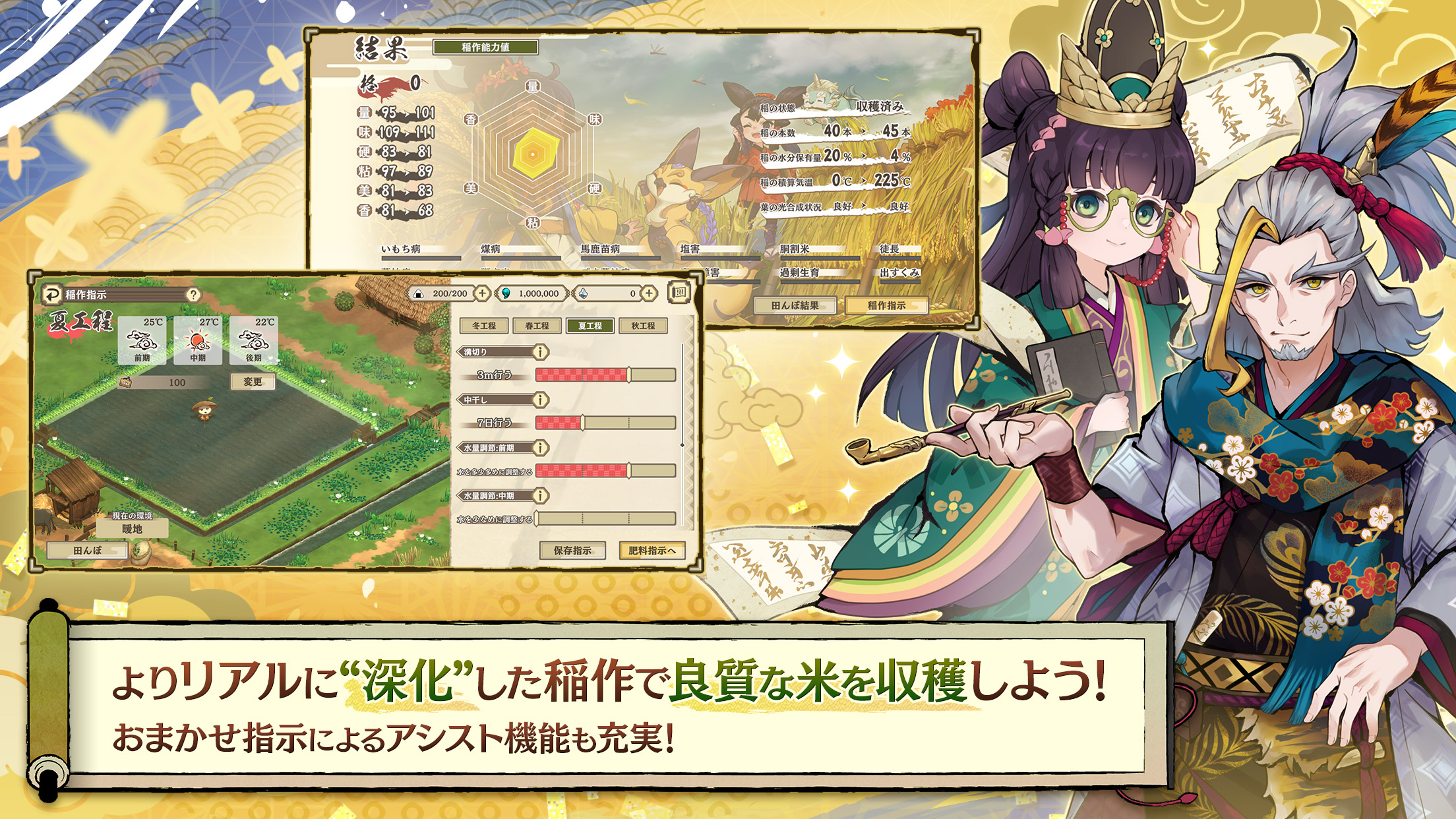
Task: Click the teal gem currency icon
Action: coord(505,293)
